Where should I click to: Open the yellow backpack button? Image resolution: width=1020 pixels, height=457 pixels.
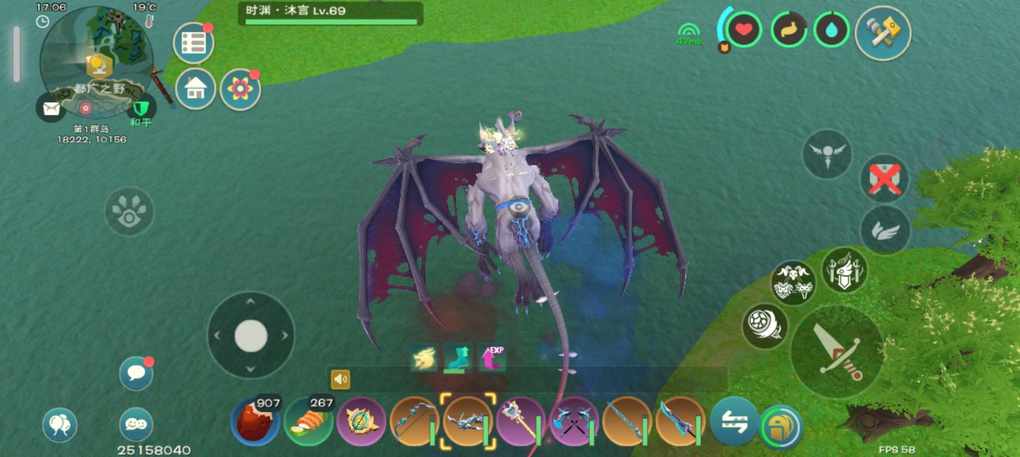[779, 427]
